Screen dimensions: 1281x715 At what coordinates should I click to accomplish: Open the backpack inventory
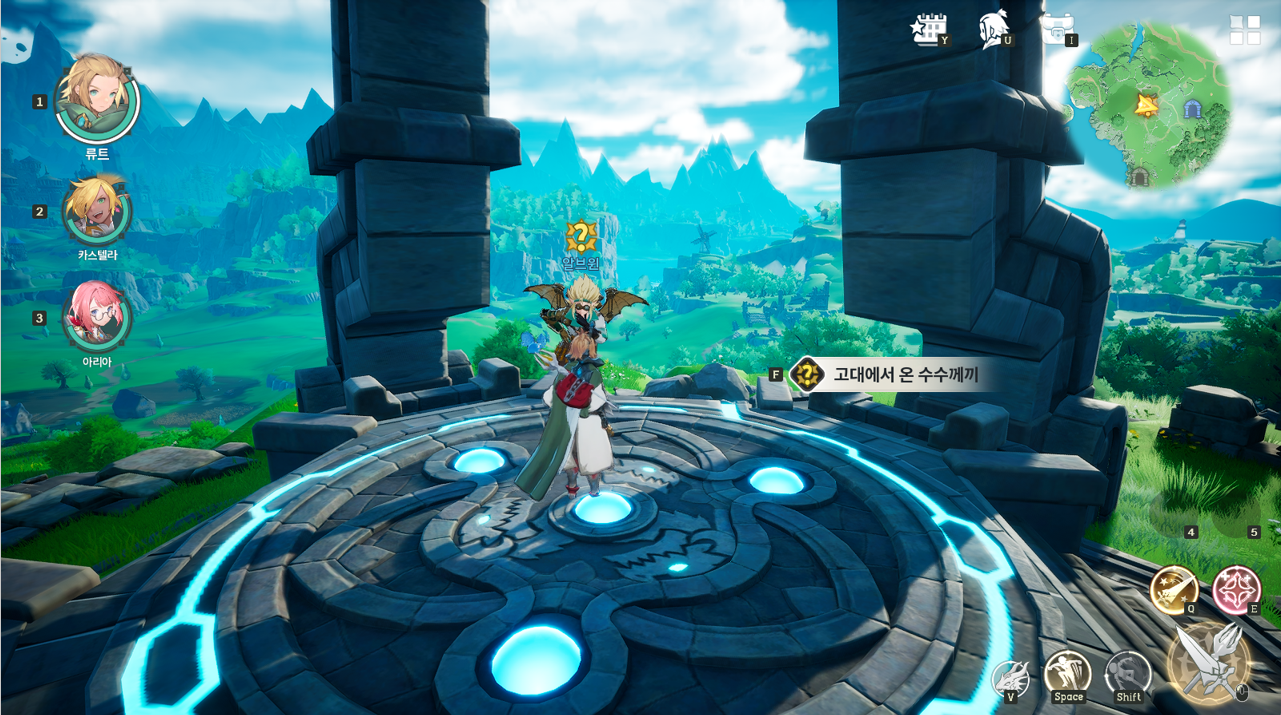click(x=1056, y=27)
